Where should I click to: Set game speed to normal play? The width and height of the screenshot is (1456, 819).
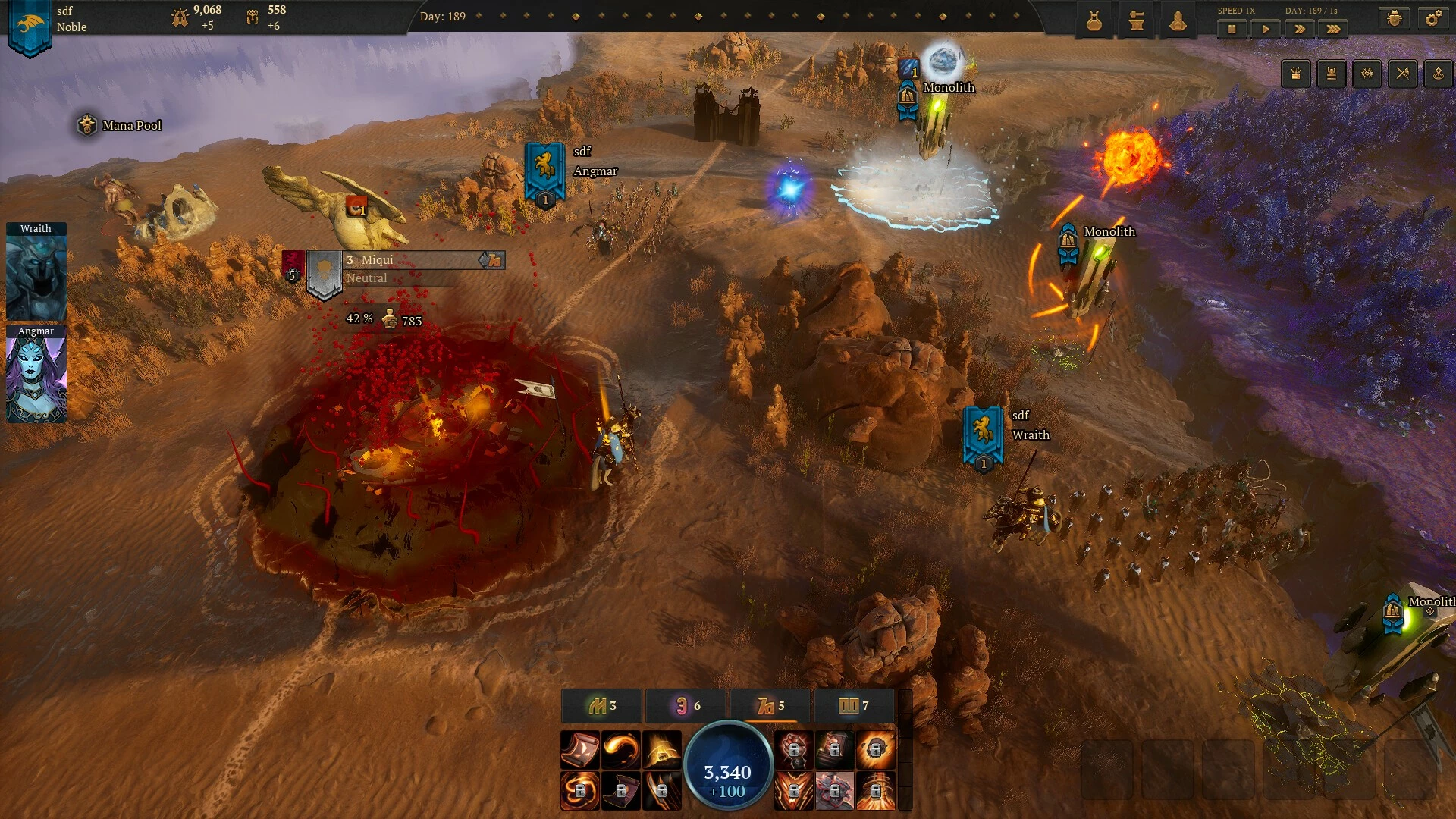1266,29
